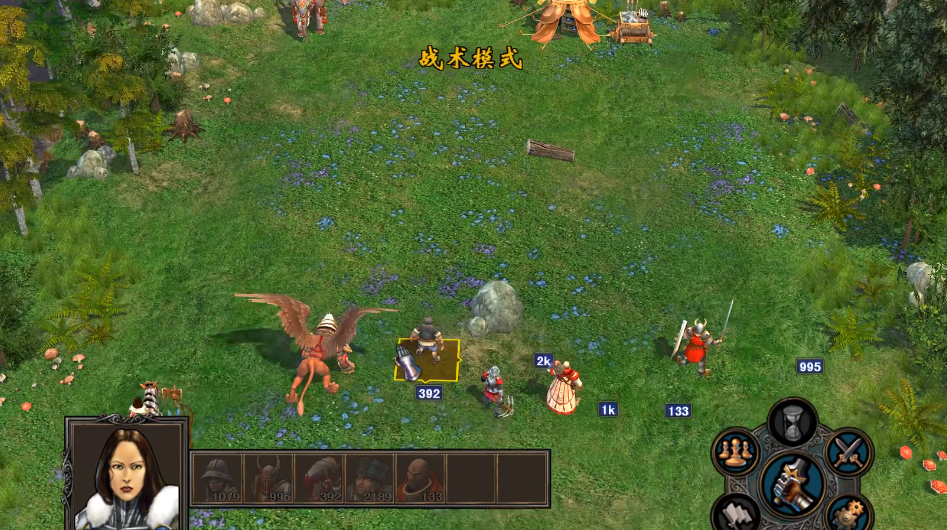947x530 pixels.
Task: Open the gears settings button
Action: pyautogui.click(x=848, y=515)
